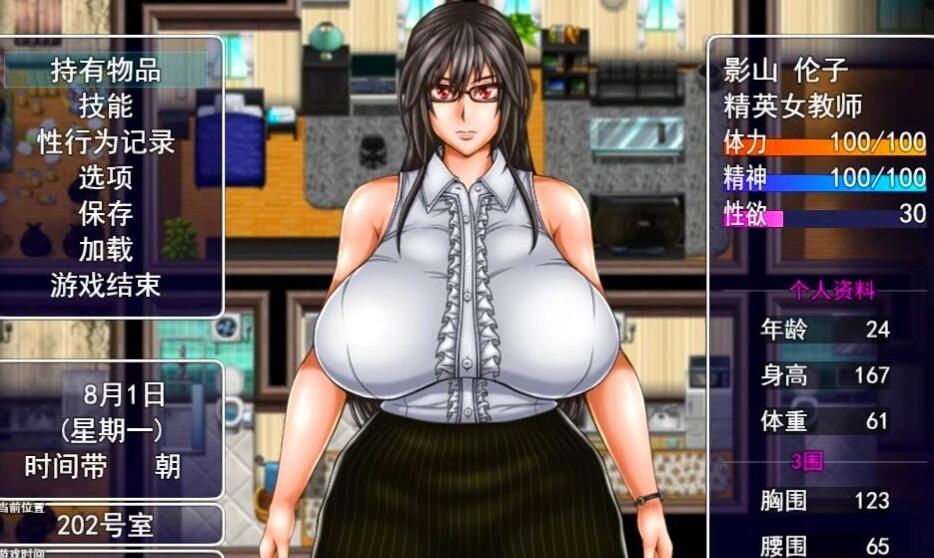Image resolution: width=934 pixels, height=558 pixels.
Task: Select 保存 to save the game
Action: pos(106,214)
